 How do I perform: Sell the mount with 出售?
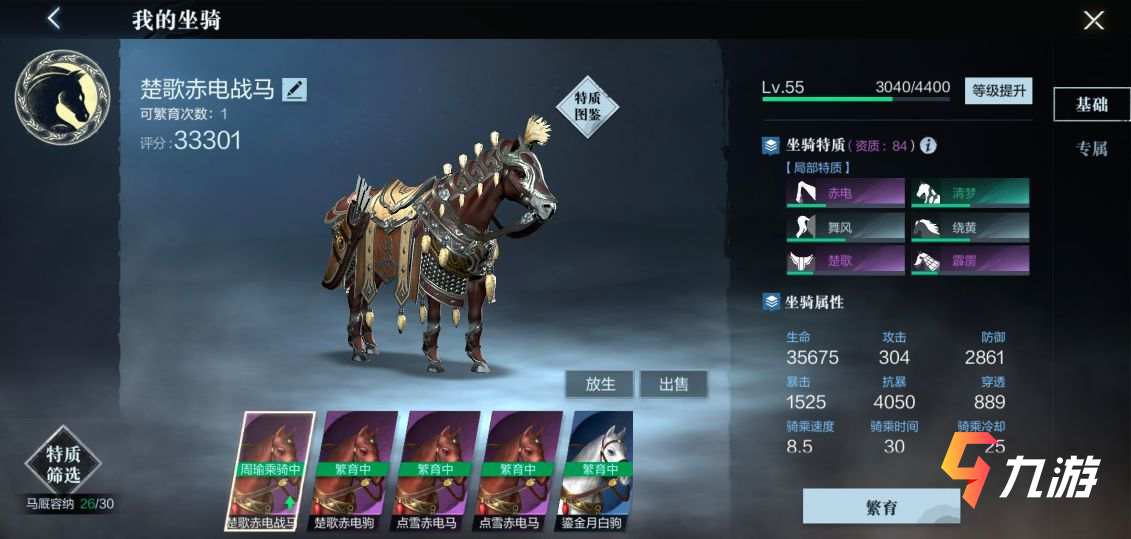click(673, 384)
